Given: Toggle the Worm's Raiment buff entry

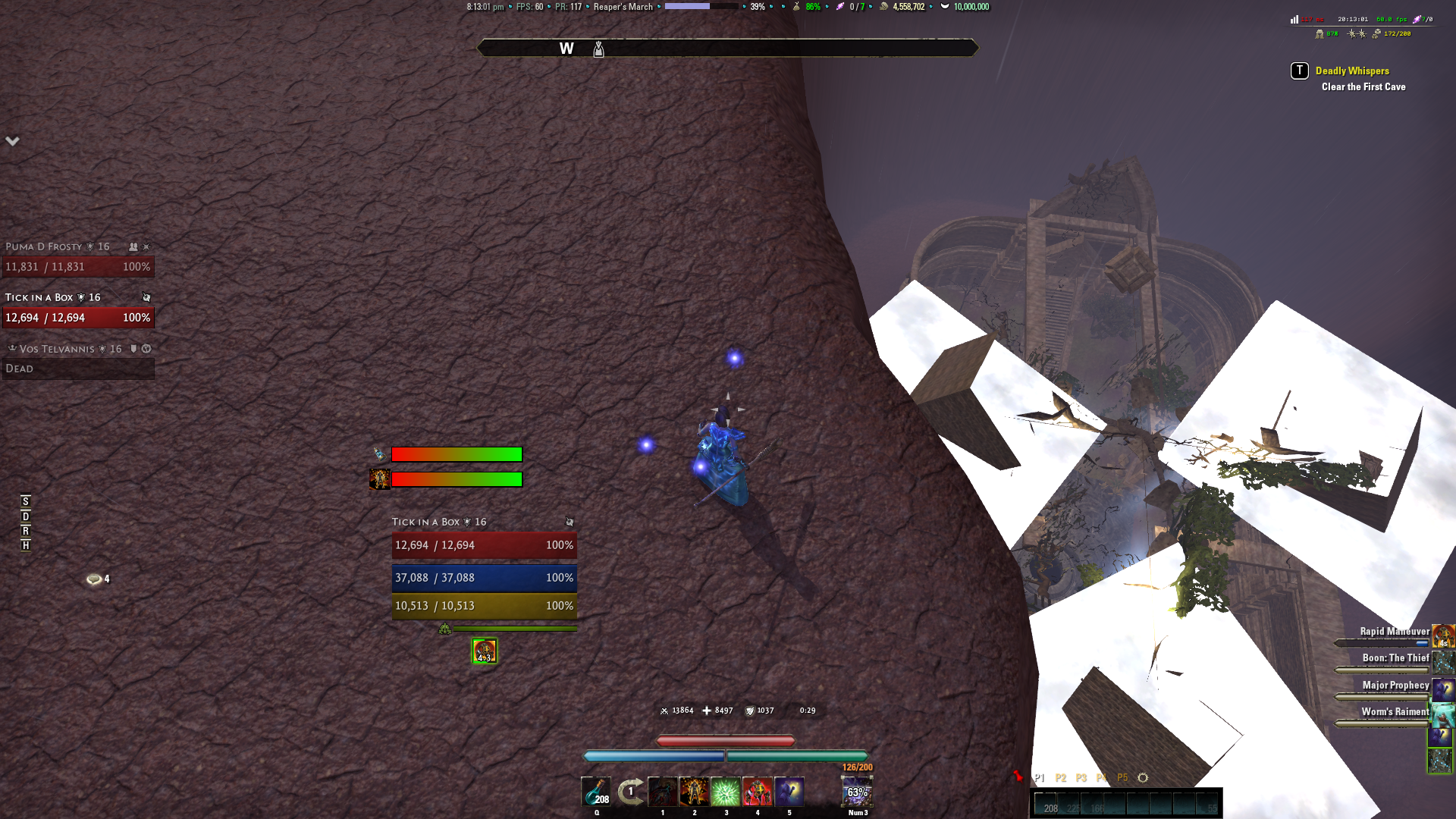Looking at the screenshot, I should pyautogui.click(x=1395, y=711).
